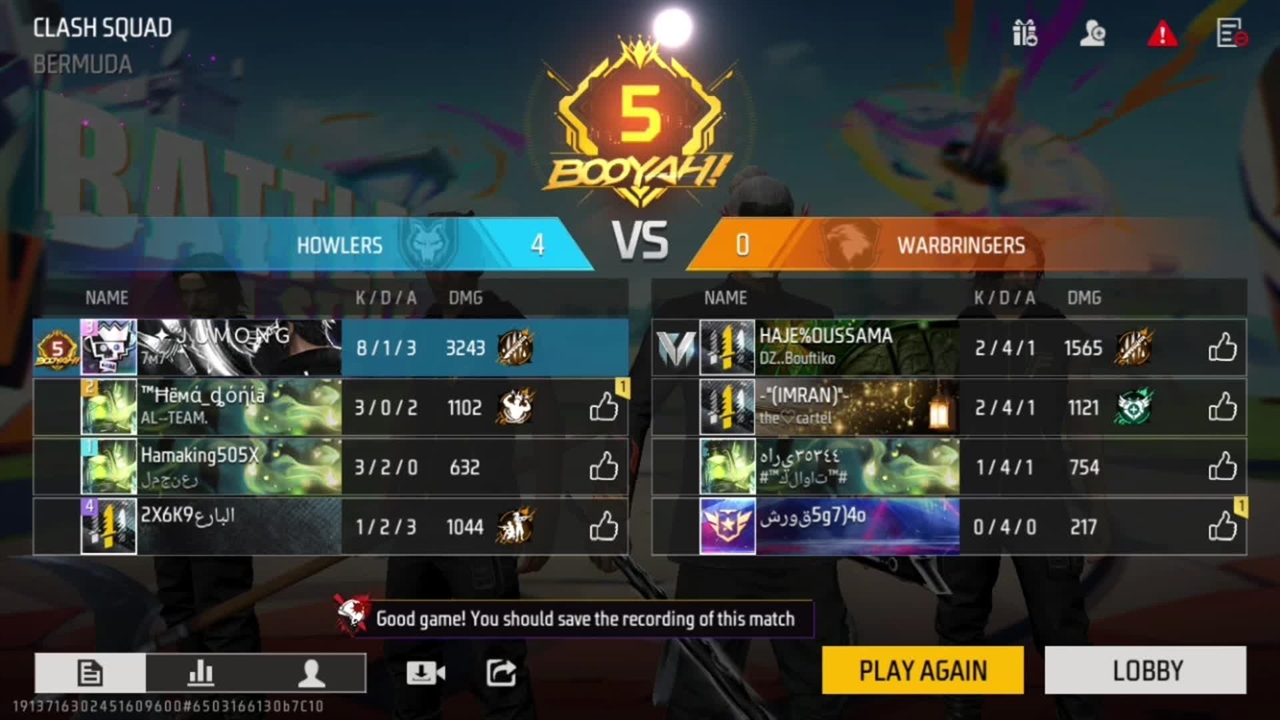1280x720 pixels.
Task: Like player Hamaking505X
Action: [x=603, y=467]
